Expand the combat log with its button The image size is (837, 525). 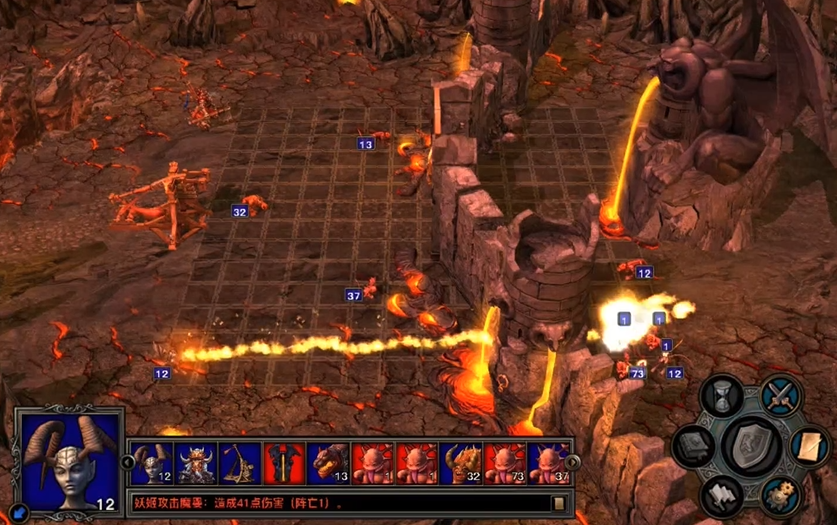[x=560, y=503]
